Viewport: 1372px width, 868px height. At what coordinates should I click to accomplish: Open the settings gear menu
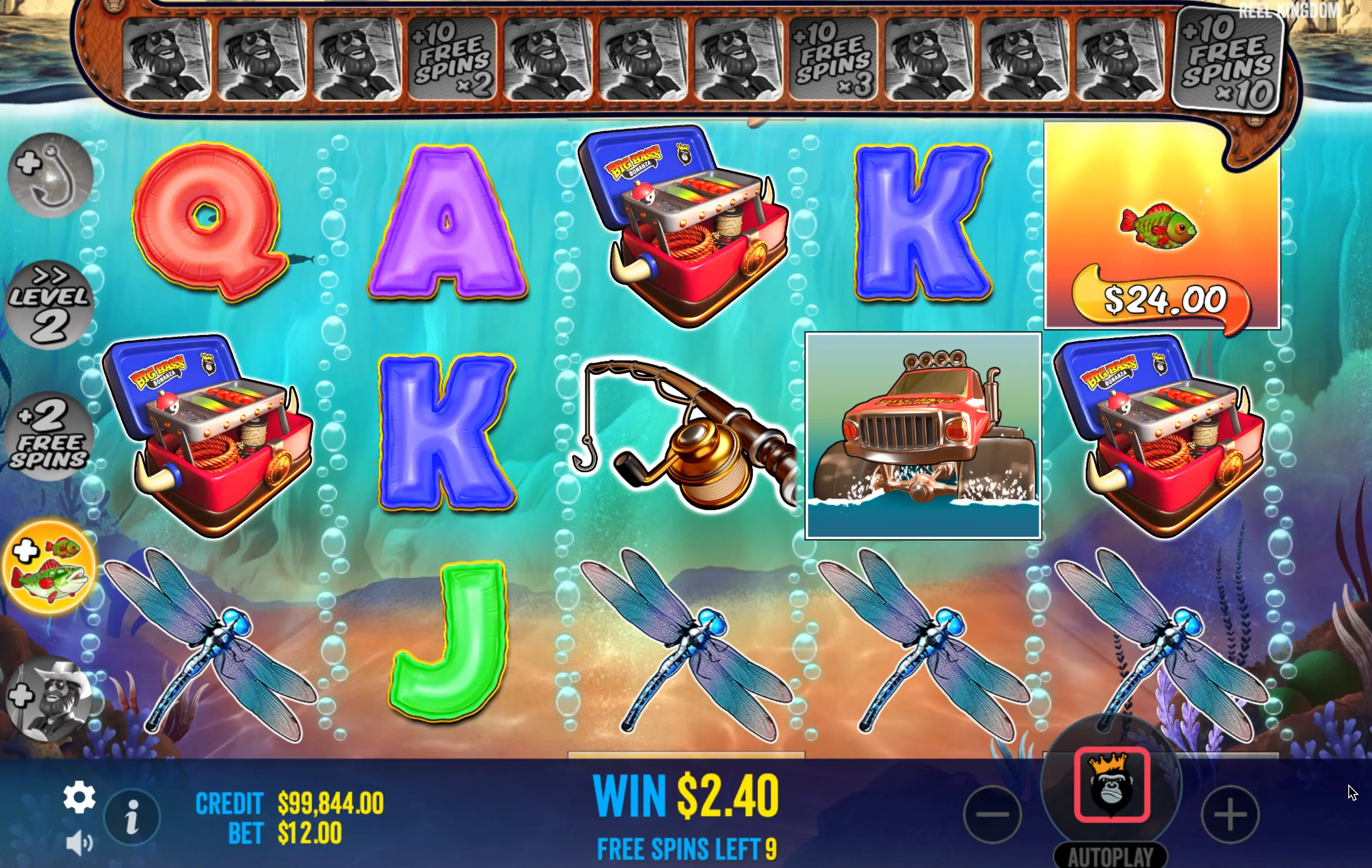(x=79, y=797)
